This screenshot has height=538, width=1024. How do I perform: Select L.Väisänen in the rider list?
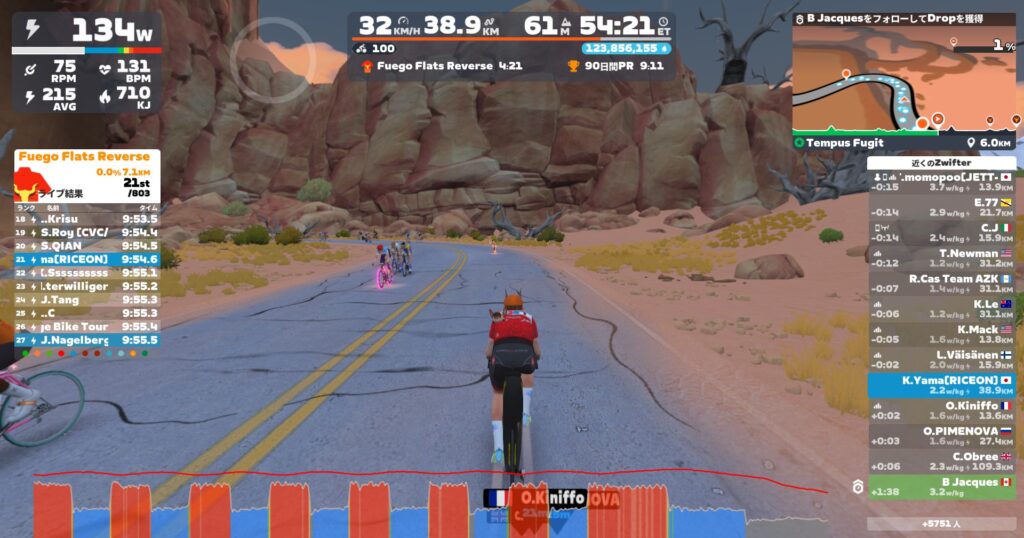(x=941, y=360)
